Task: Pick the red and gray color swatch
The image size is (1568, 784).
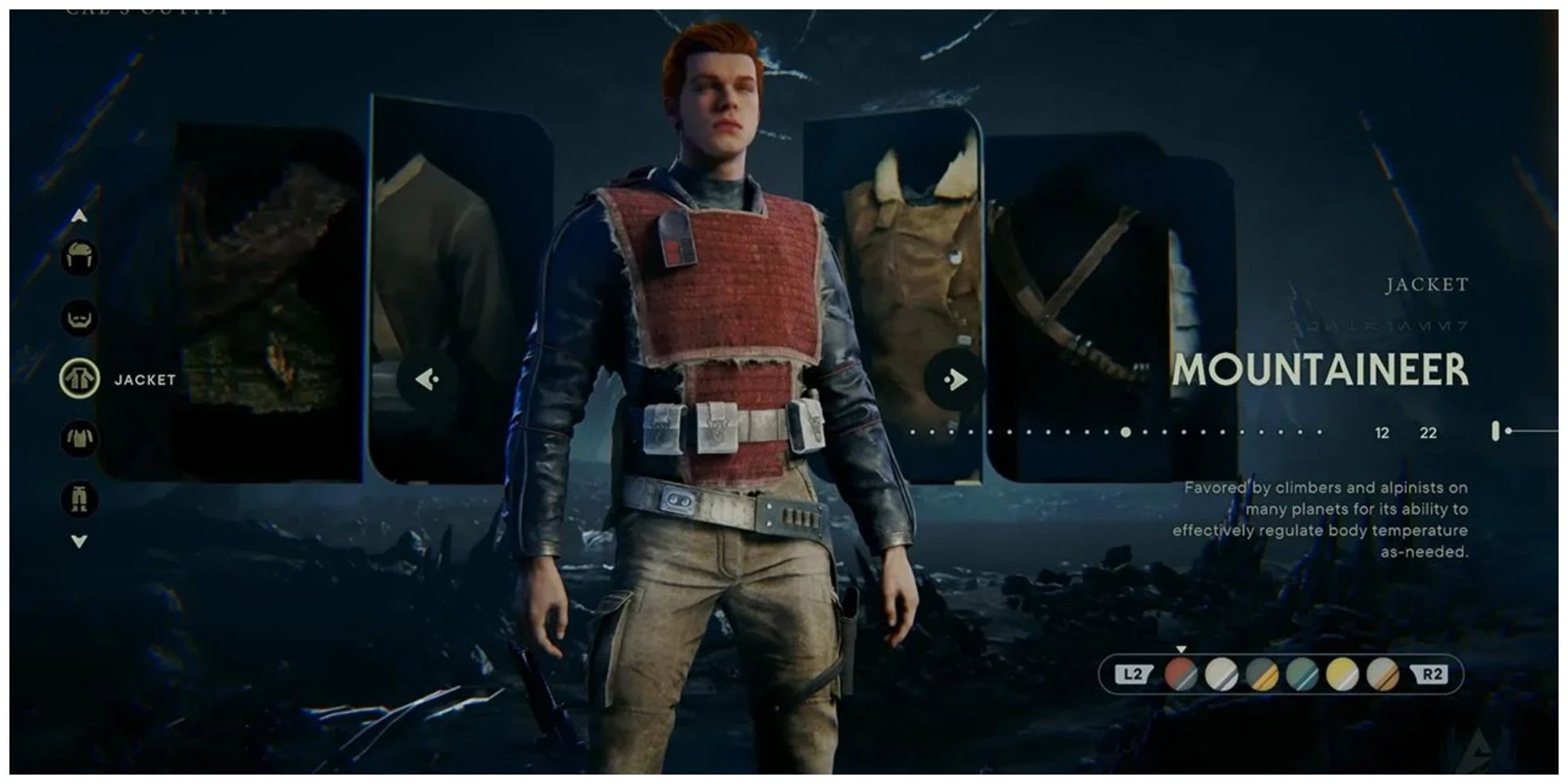Action: [1181, 675]
